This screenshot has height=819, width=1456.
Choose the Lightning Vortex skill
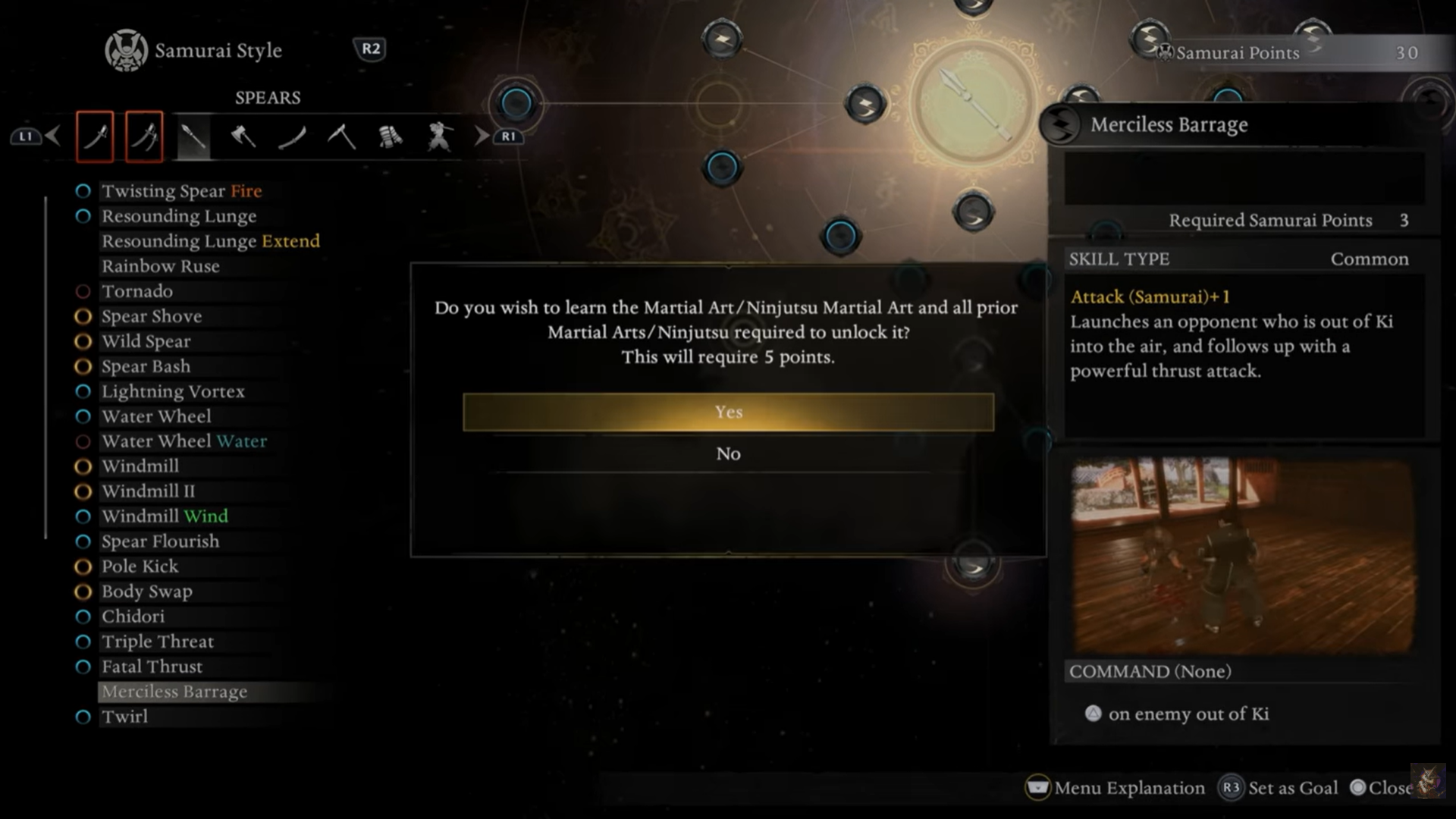(x=173, y=391)
